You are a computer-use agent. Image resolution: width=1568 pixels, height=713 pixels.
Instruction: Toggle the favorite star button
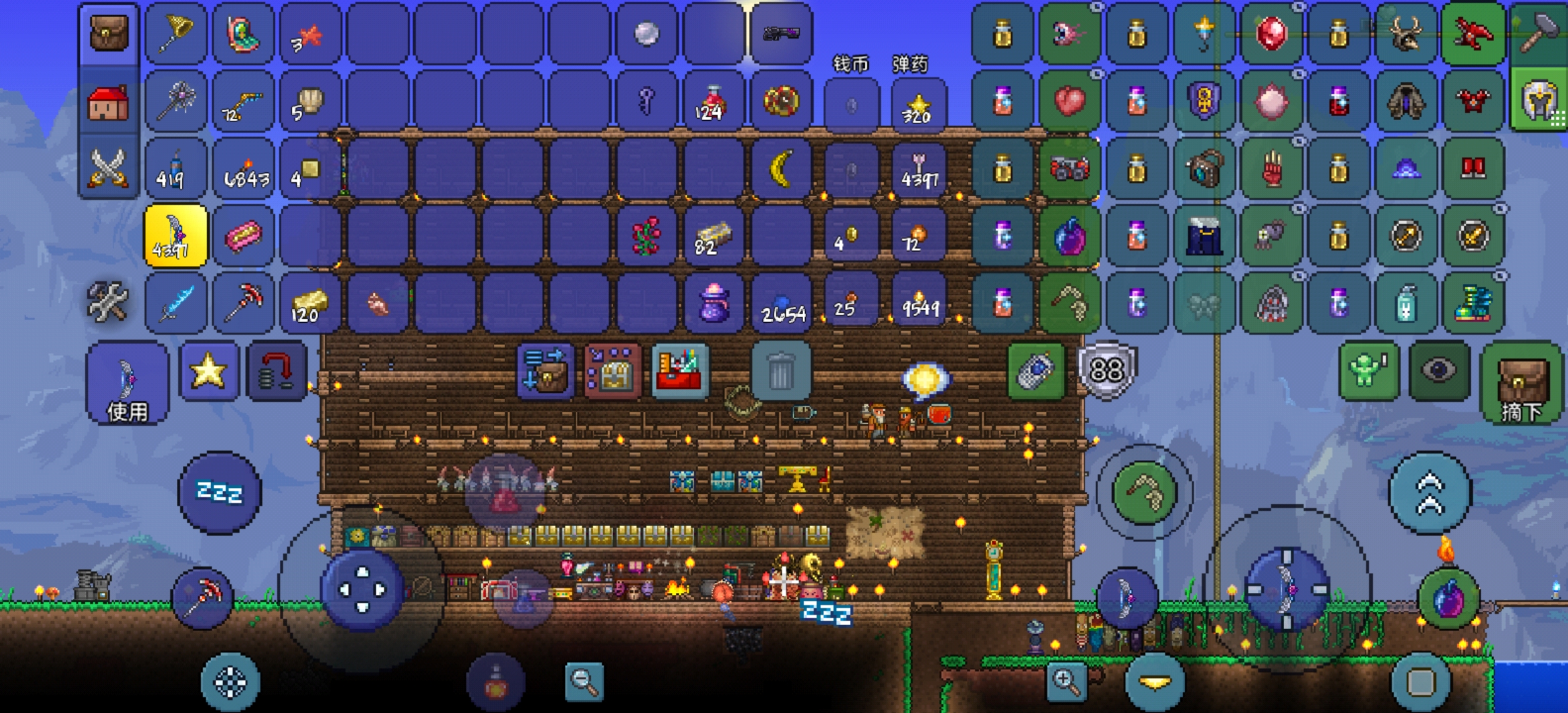pos(209,371)
